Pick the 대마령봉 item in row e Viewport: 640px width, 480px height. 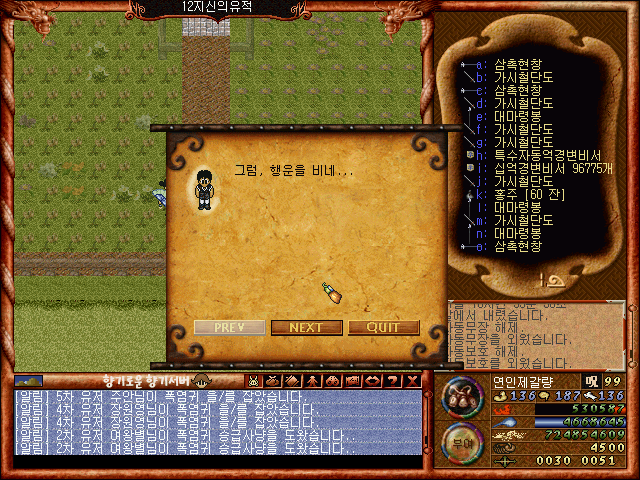(x=517, y=116)
